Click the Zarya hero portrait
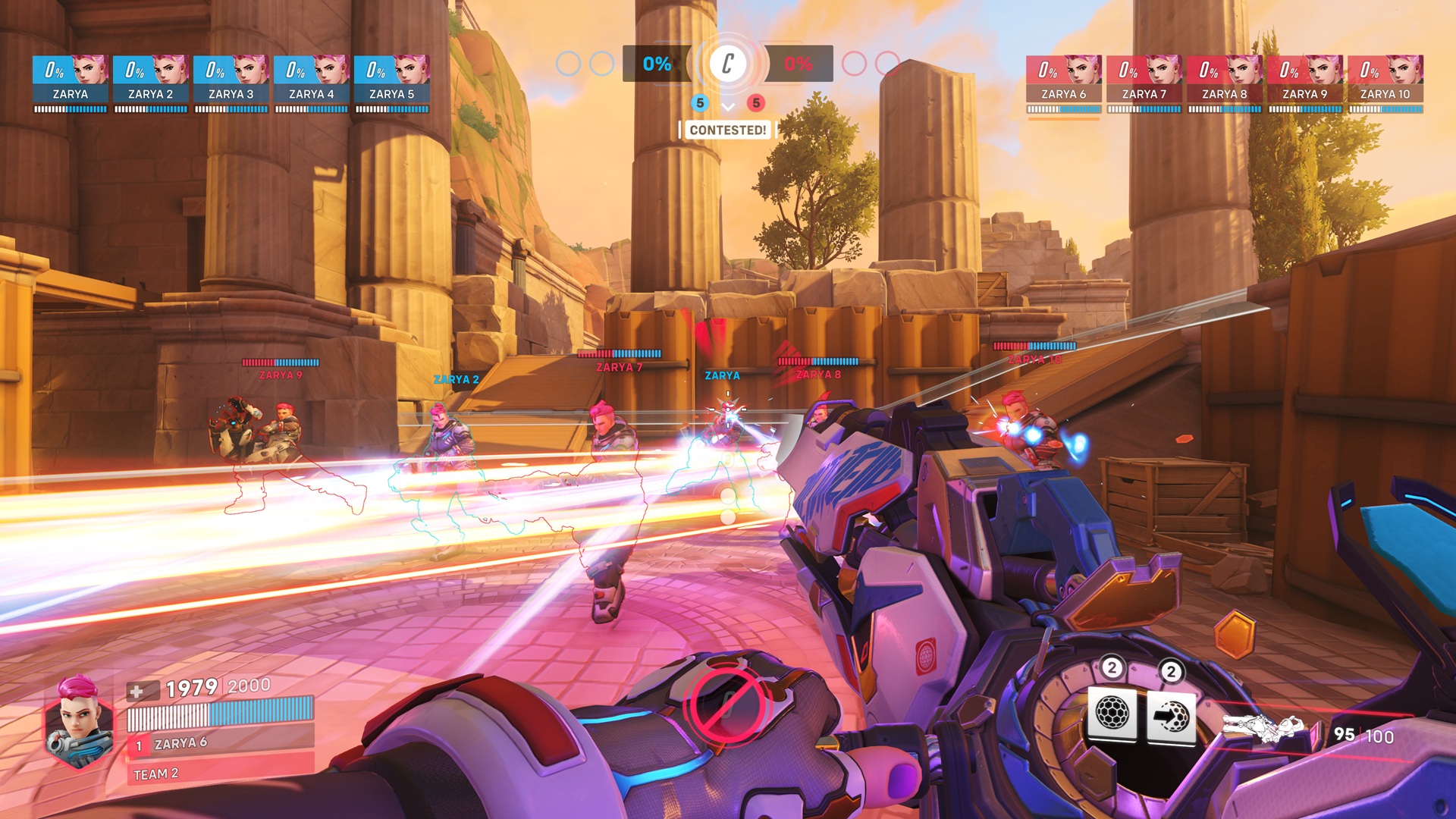The width and height of the screenshot is (1456, 819). [x=78, y=722]
